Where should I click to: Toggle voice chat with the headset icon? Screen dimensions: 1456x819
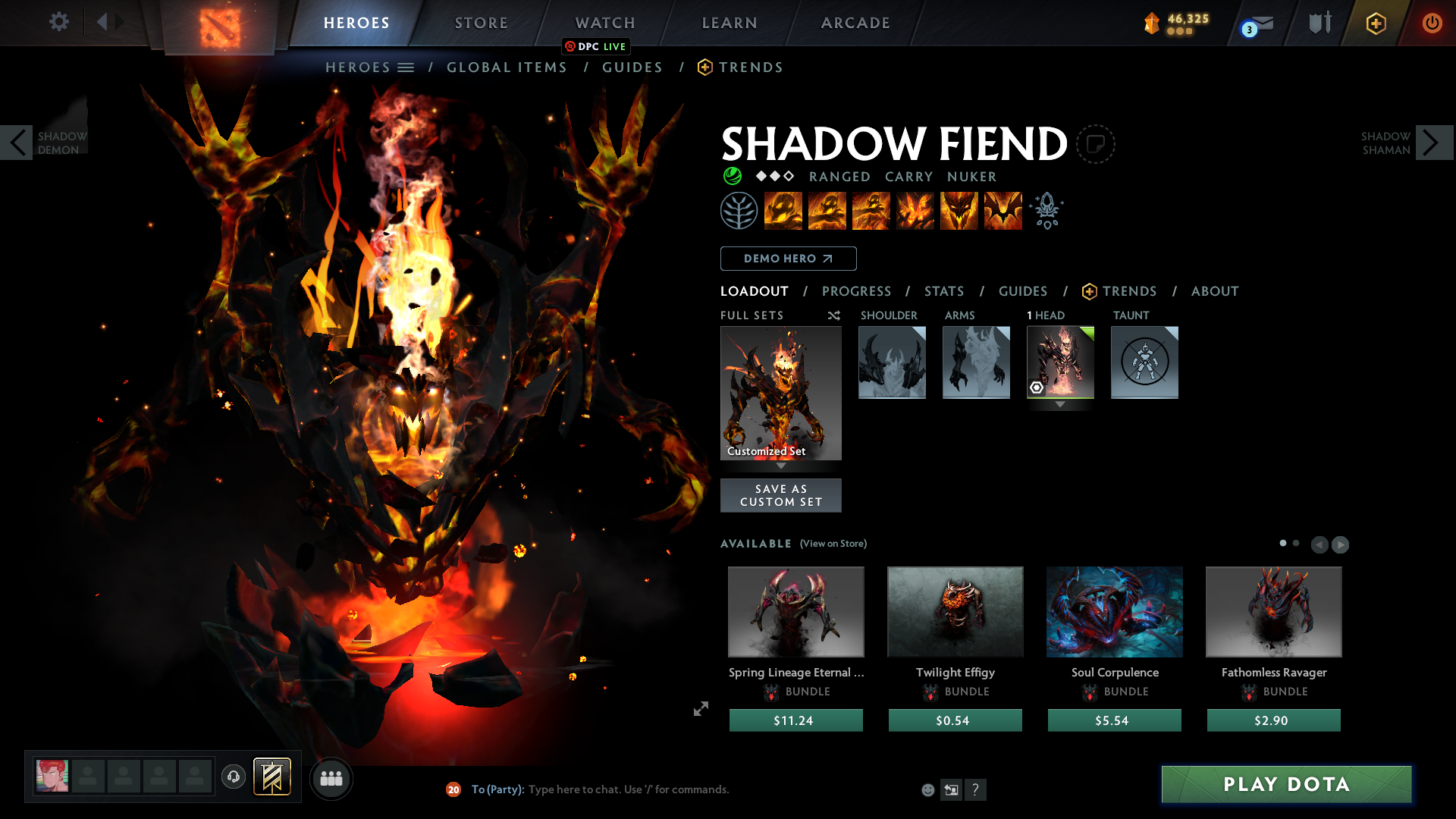tap(233, 777)
